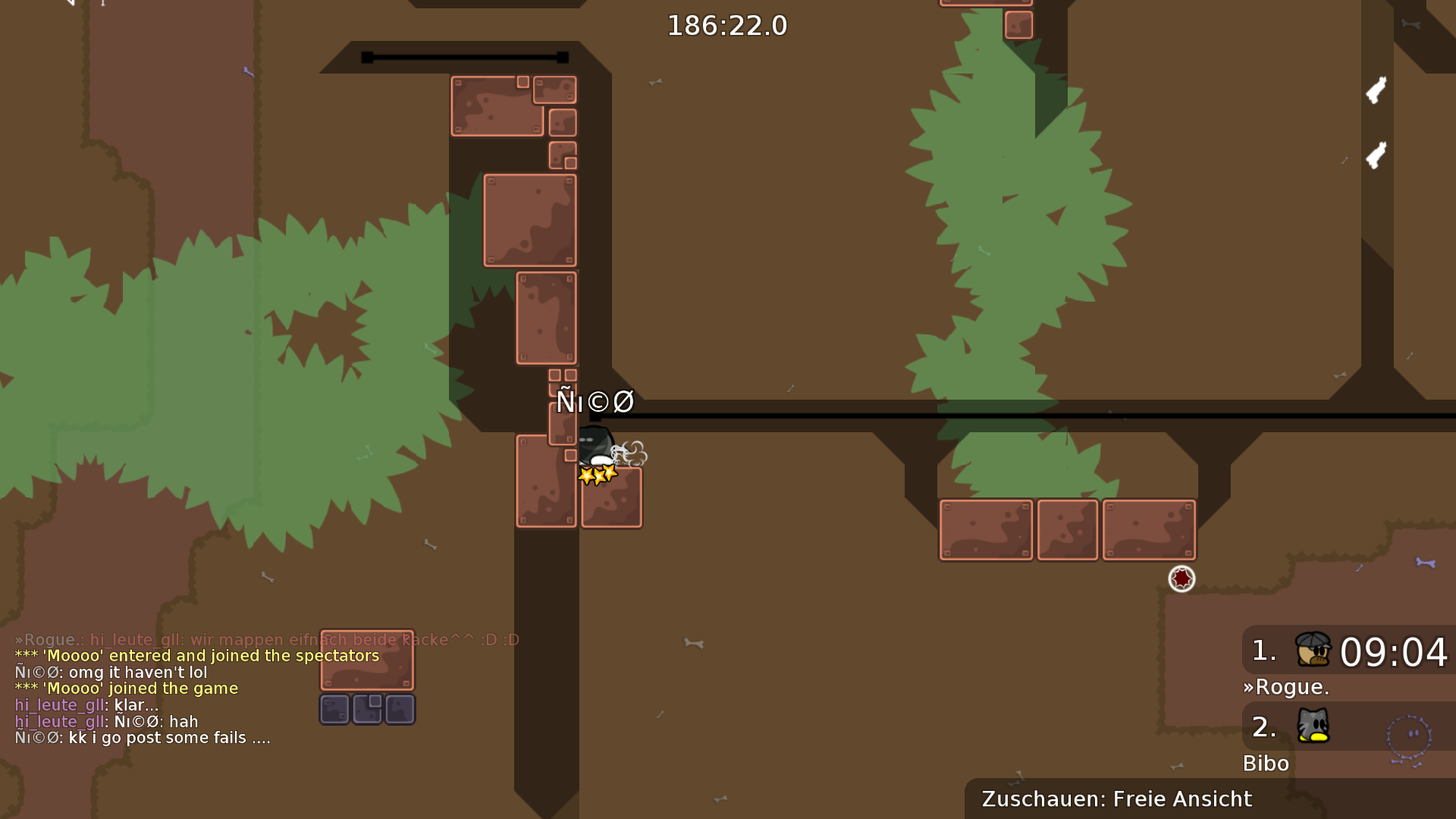This screenshot has height=819, width=1456.
Task: Click the horizontal laser beam bar above the tee
Action: [x=834, y=416]
